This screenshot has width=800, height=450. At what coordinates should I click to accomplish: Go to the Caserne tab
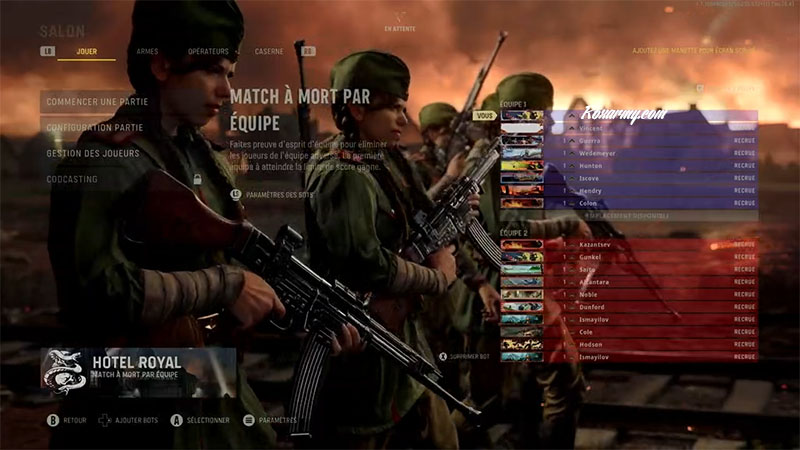tap(268, 51)
